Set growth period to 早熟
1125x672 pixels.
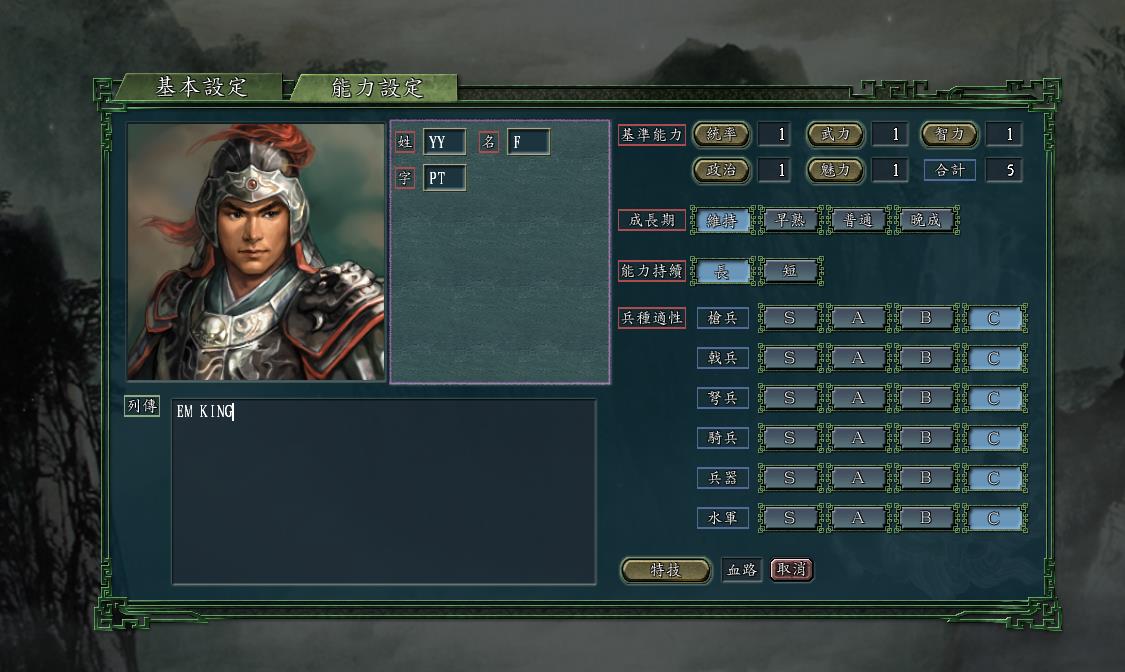789,220
